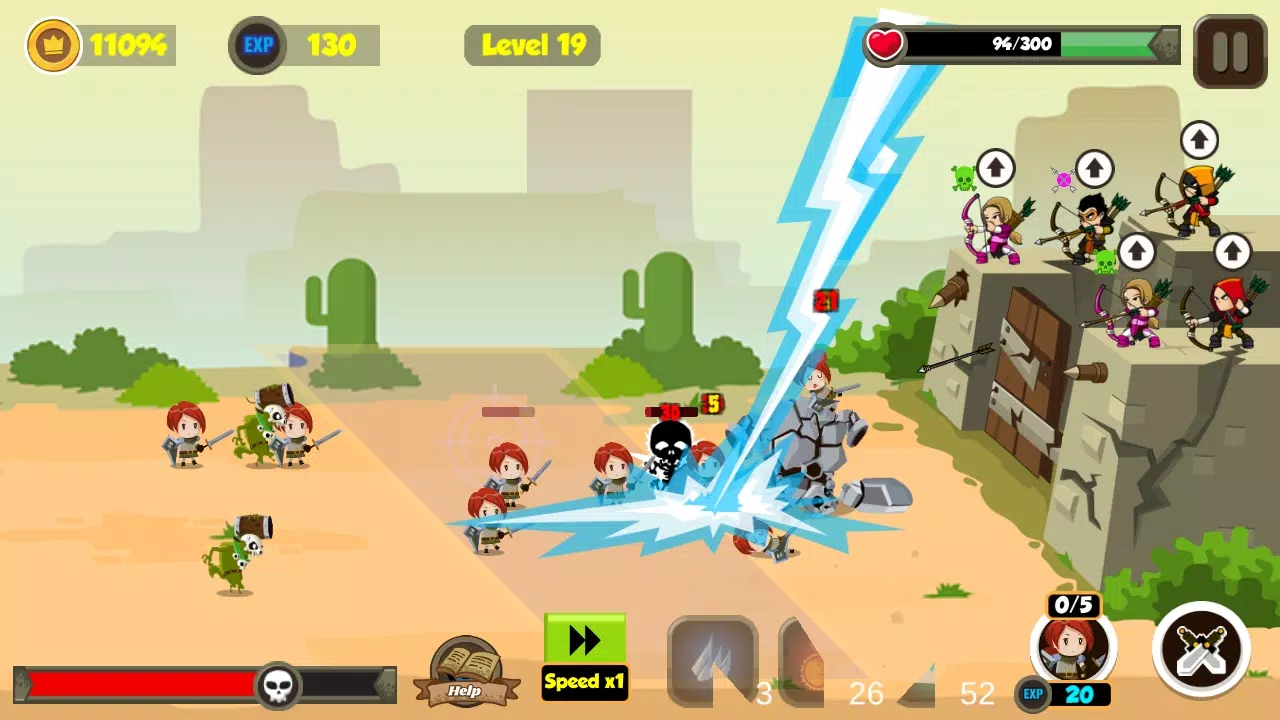The image size is (1280, 720).
Task: Activate the spike ability icon
Action: pyautogui.click(x=712, y=658)
